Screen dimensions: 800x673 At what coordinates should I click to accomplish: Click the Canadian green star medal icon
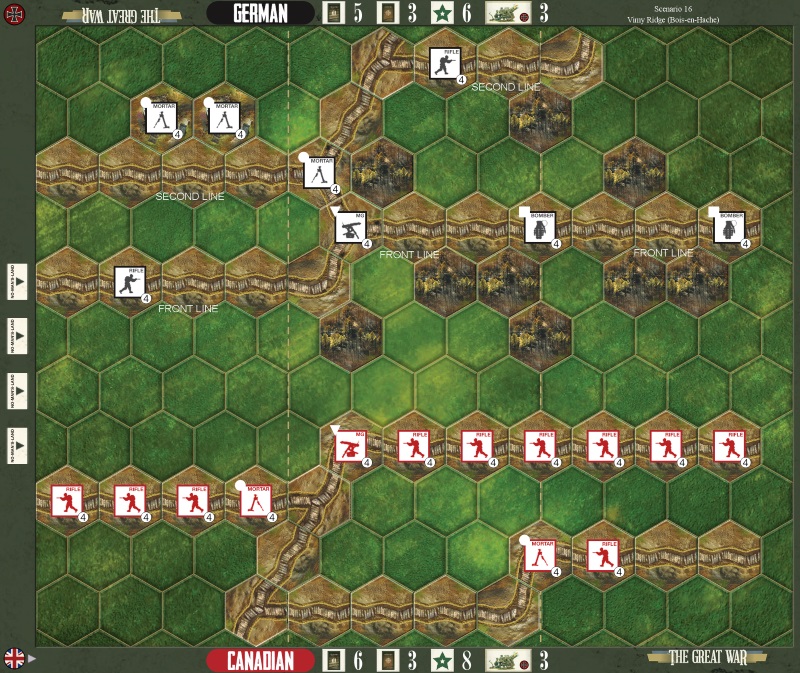coord(439,660)
